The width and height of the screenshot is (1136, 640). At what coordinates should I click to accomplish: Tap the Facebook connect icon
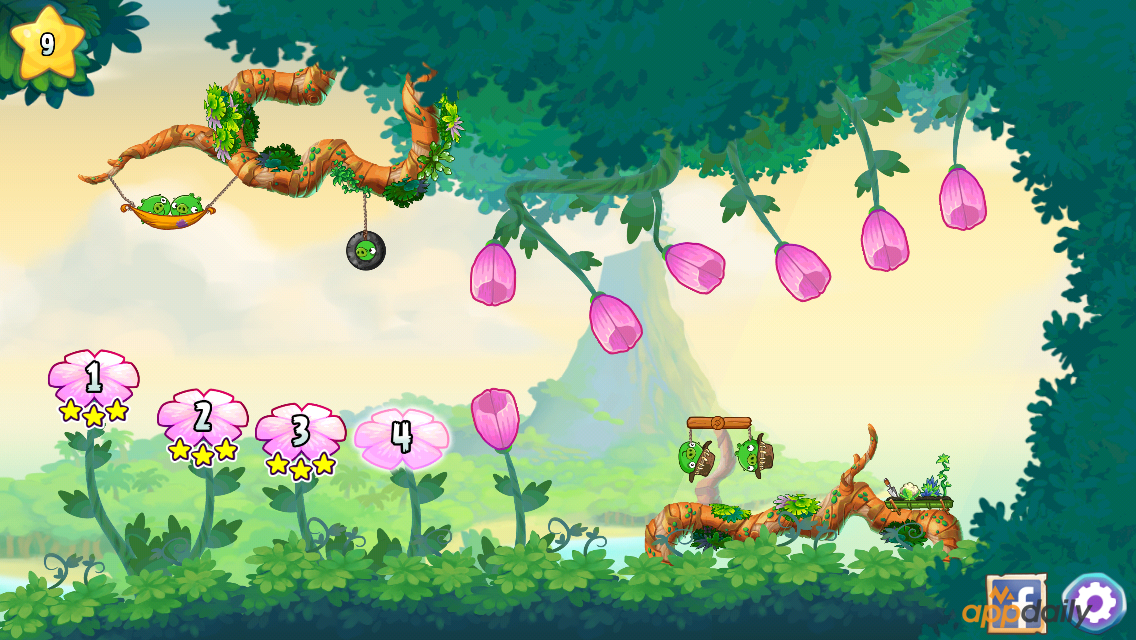[1016, 602]
